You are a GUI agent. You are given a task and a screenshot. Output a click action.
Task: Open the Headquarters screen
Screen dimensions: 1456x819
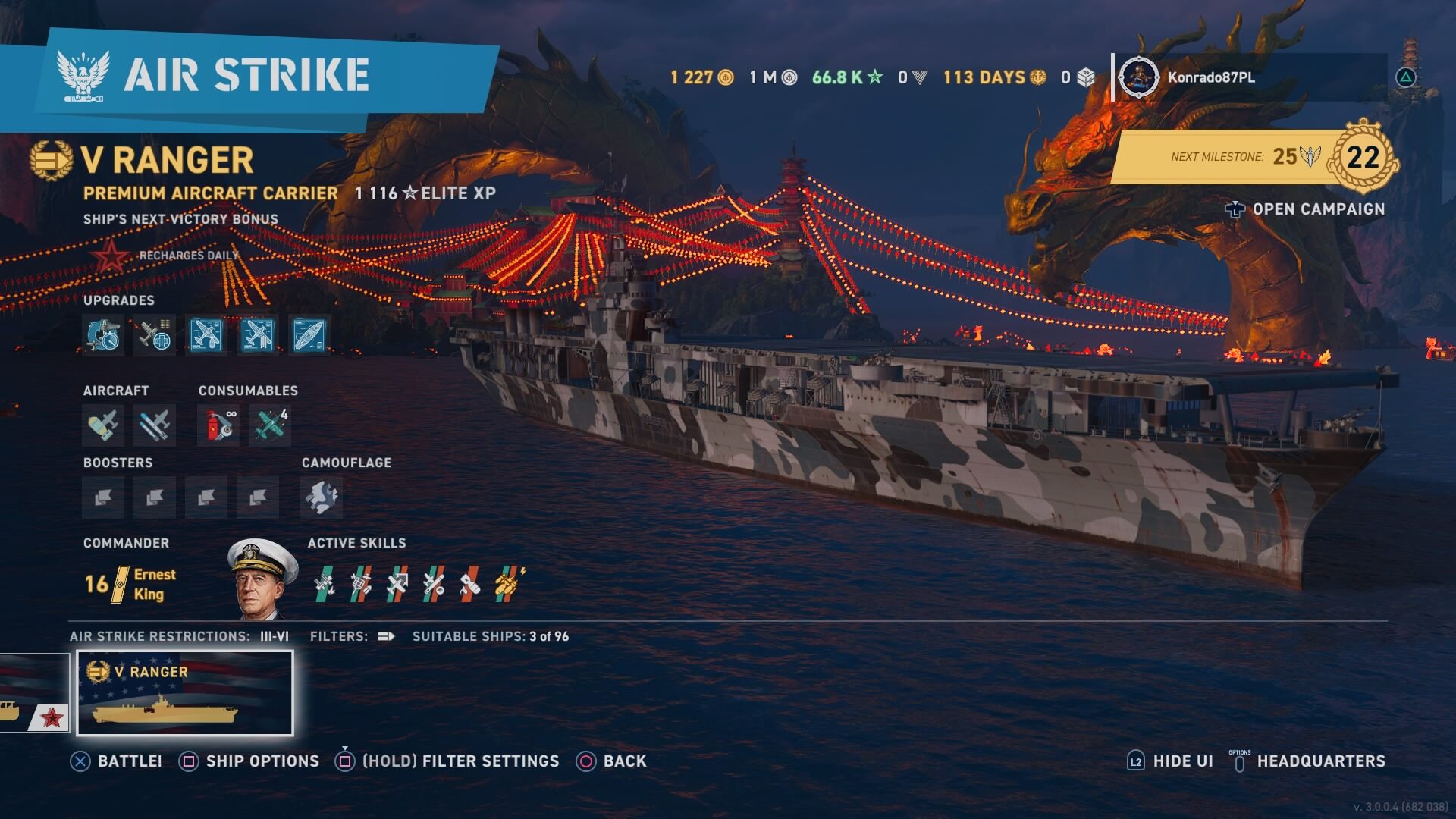1310,761
